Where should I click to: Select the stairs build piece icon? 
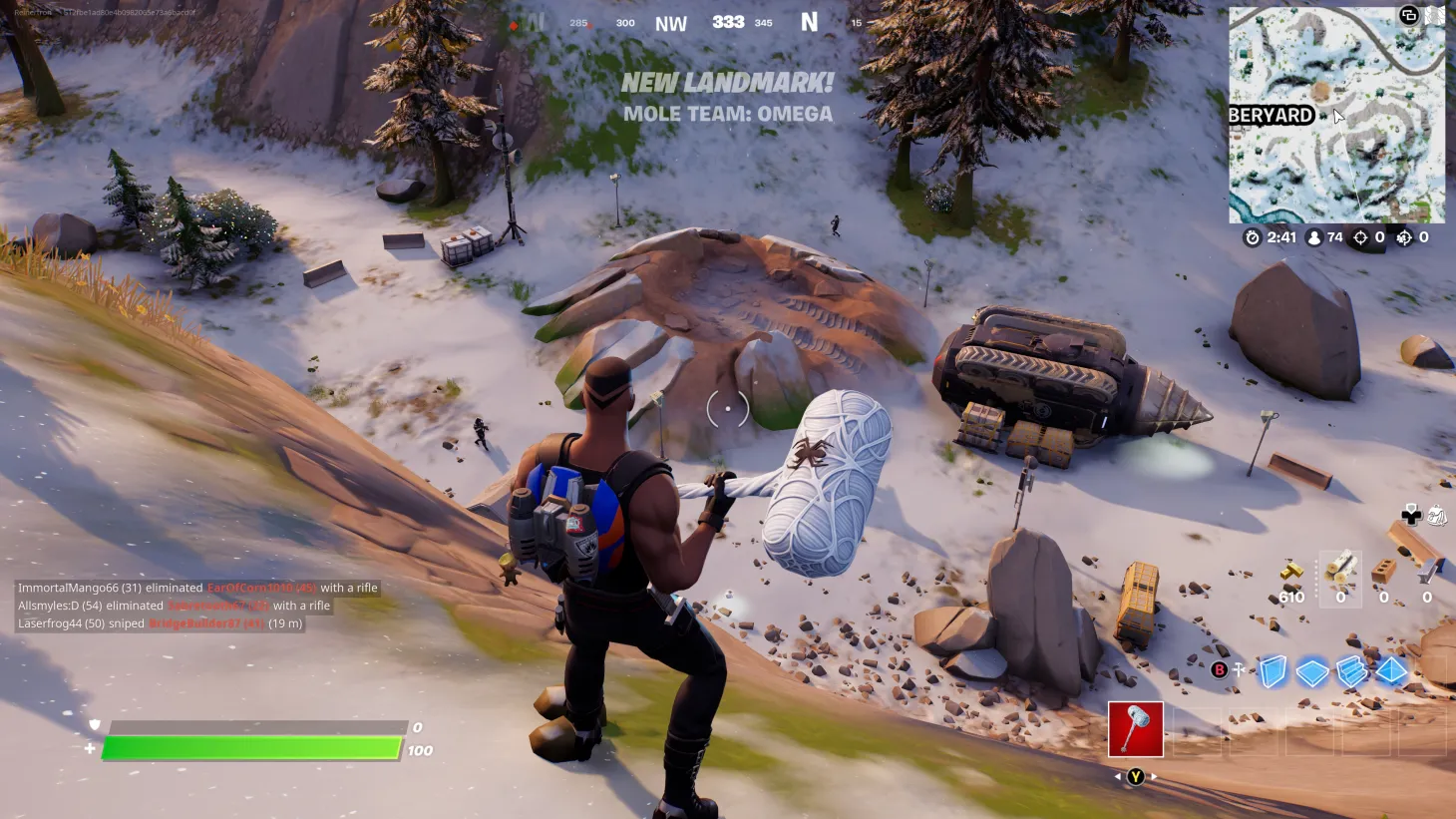click(1351, 670)
